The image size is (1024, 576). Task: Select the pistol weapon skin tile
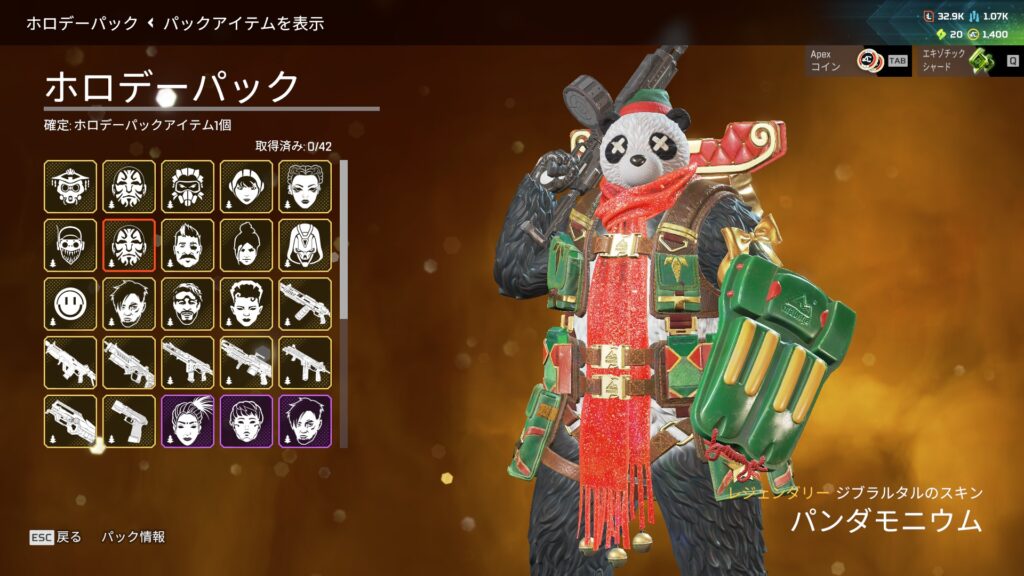point(129,421)
